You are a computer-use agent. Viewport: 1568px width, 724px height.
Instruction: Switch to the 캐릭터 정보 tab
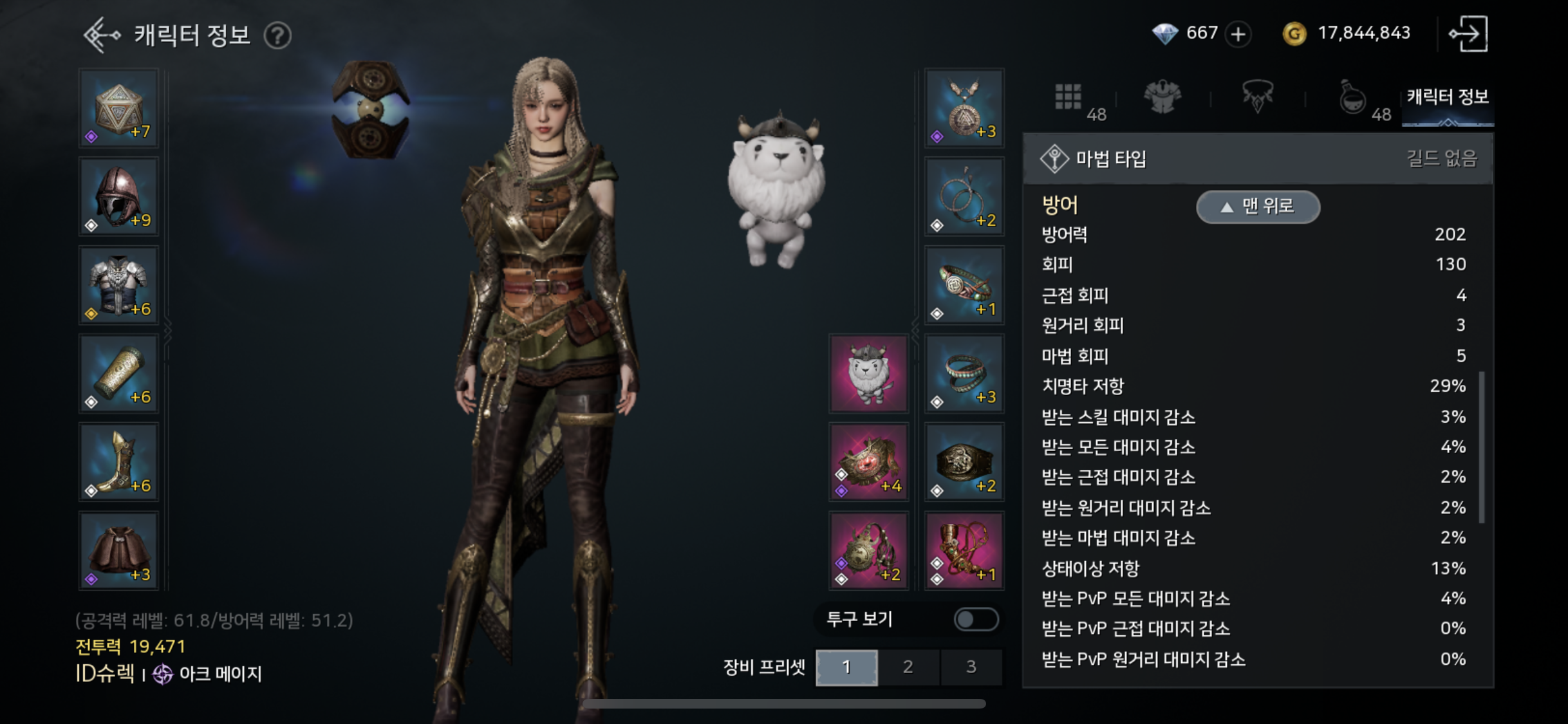tap(1448, 98)
